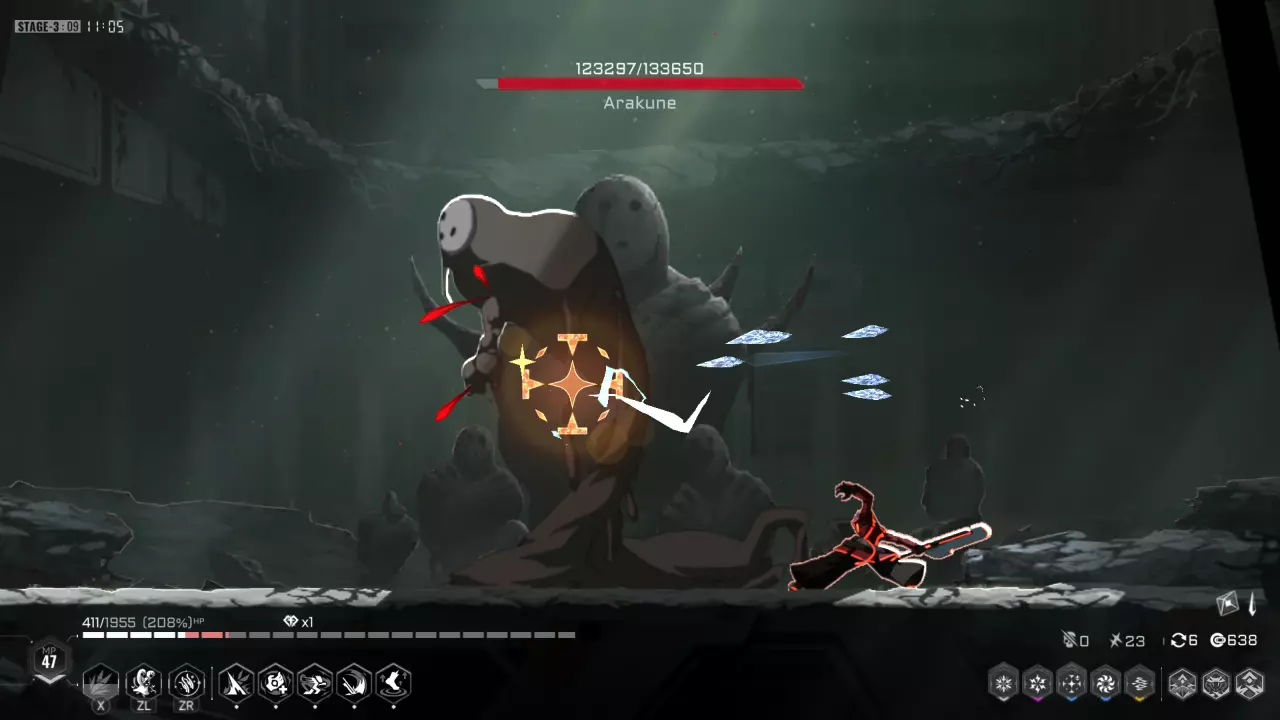The height and width of the screenshot is (720, 1280).
Task: Choose the spiky burst hexagon with magenta marker
Action: click(x=1038, y=683)
